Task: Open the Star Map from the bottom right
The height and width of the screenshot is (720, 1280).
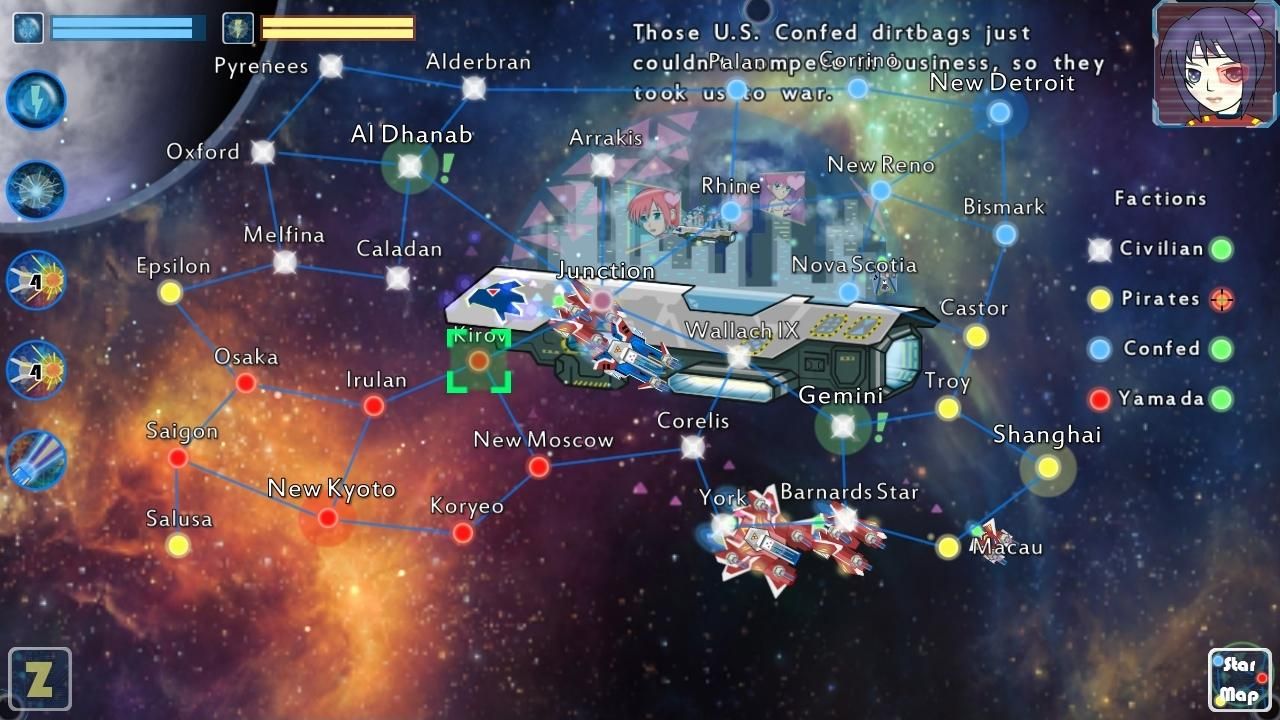Action: coord(1239,678)
